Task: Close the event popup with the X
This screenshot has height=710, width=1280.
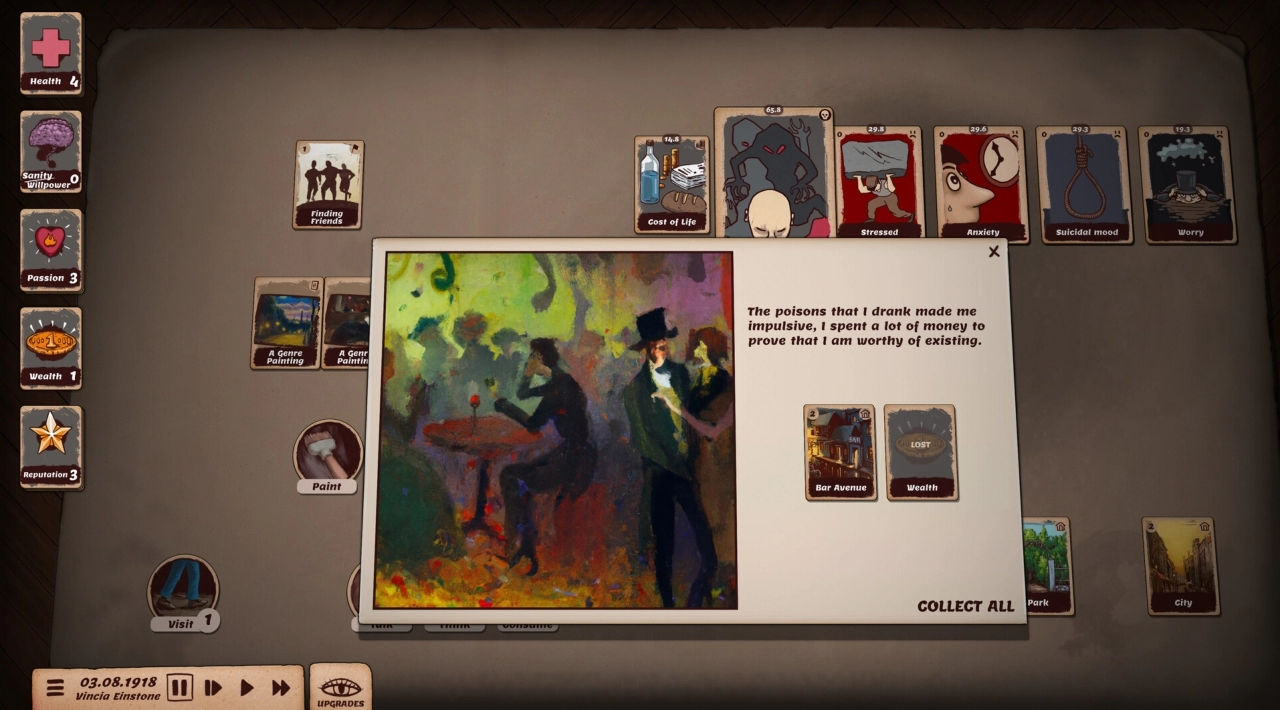Action: click(x=993, y=252)
